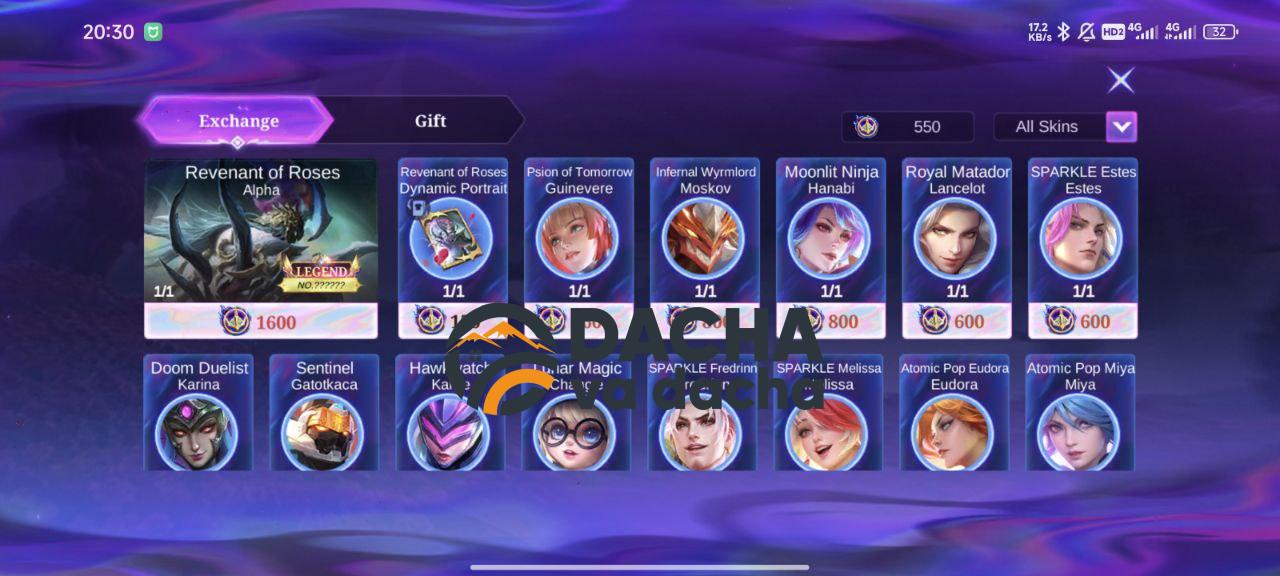Select the Exchange tab
Screen dimensions: 1280x576
coord(238,121)
